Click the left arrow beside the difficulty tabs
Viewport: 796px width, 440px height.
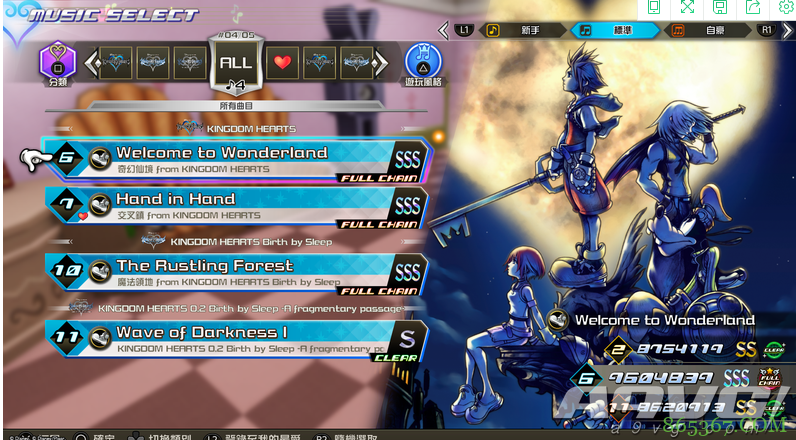(441, 30)
